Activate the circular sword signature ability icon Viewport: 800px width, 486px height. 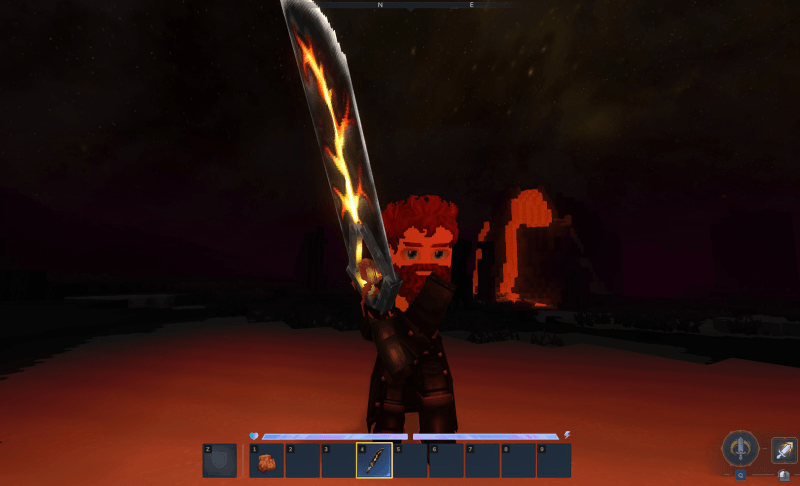[740, 448]
